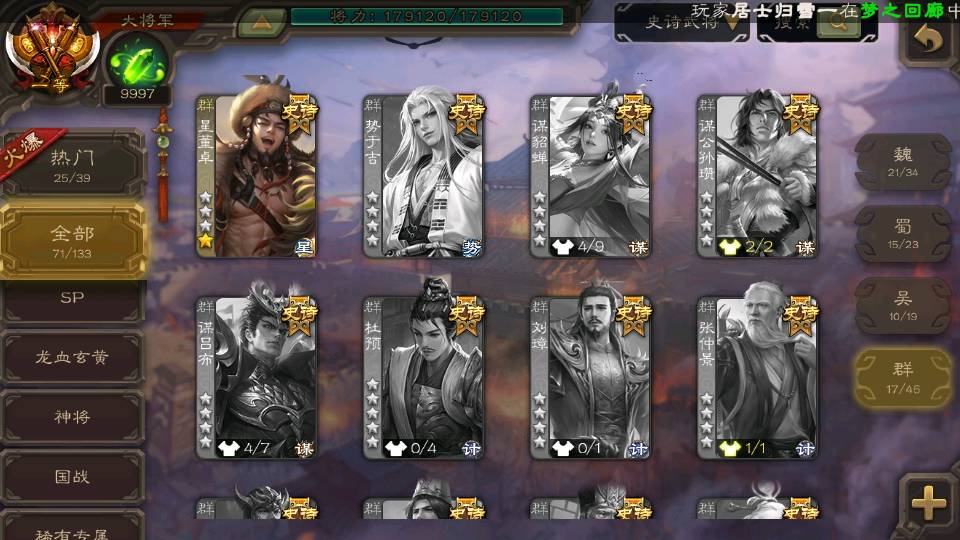This screenshot has width=960, height=540.
Task: Click the golden plus button
Action: pyautogui.click(x=929, y=502)
